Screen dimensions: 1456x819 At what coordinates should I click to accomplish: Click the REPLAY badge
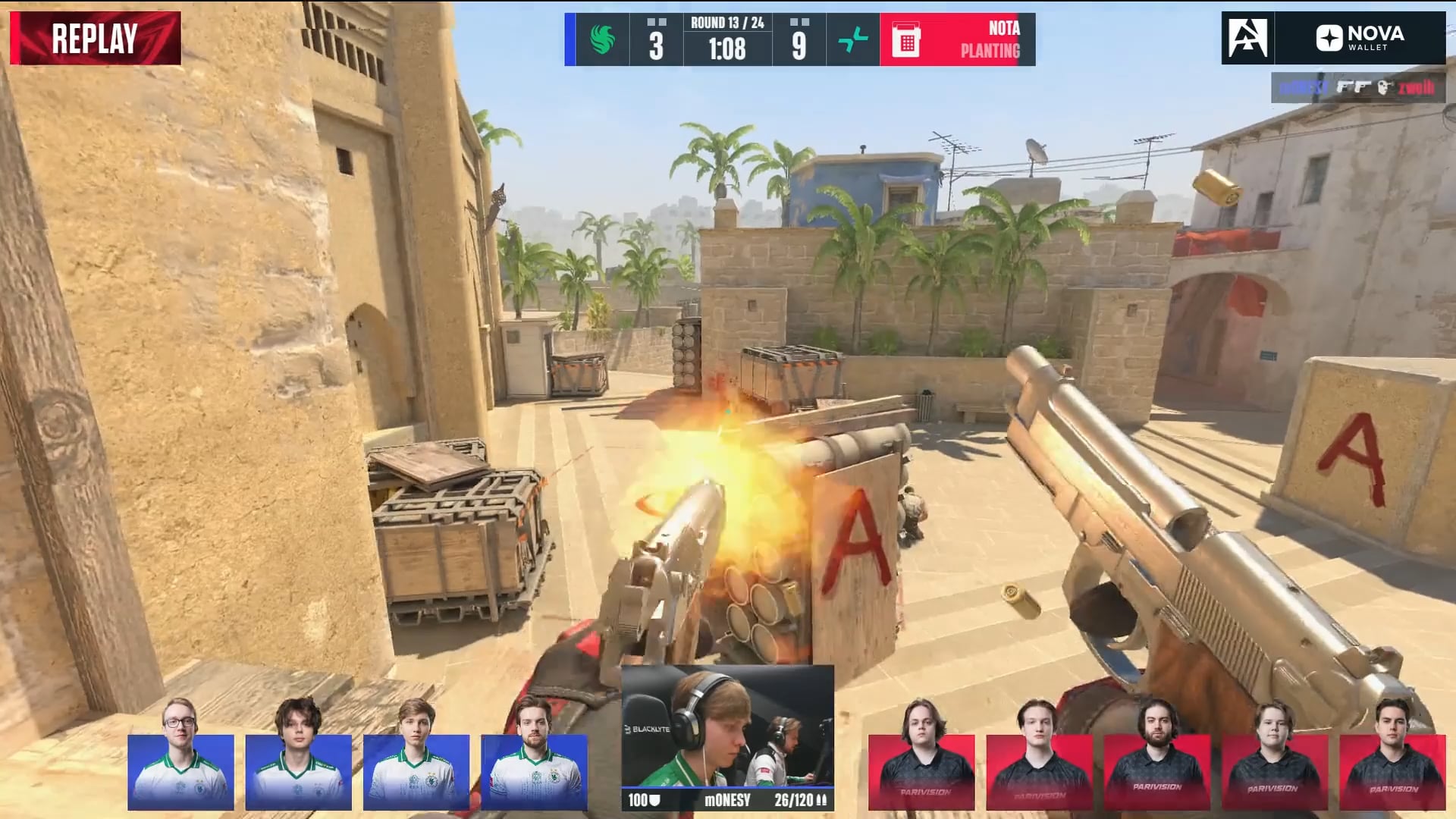point(96,38)
